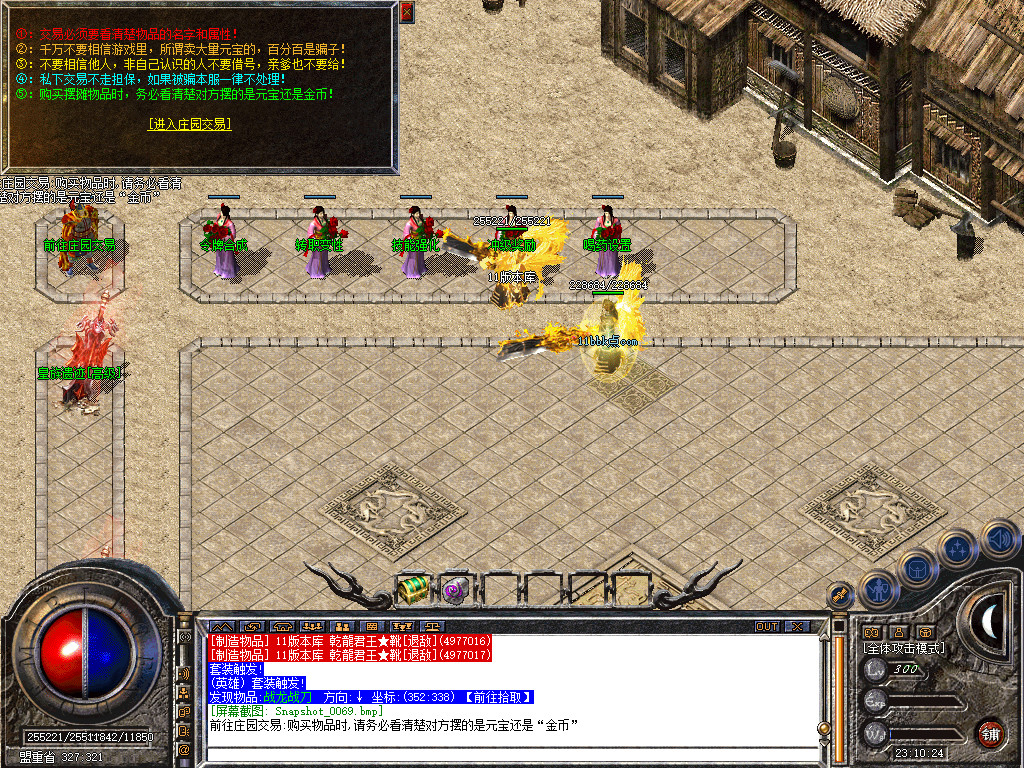Click the X button beside OUT

pyautogui.click(x=796, y=627)
